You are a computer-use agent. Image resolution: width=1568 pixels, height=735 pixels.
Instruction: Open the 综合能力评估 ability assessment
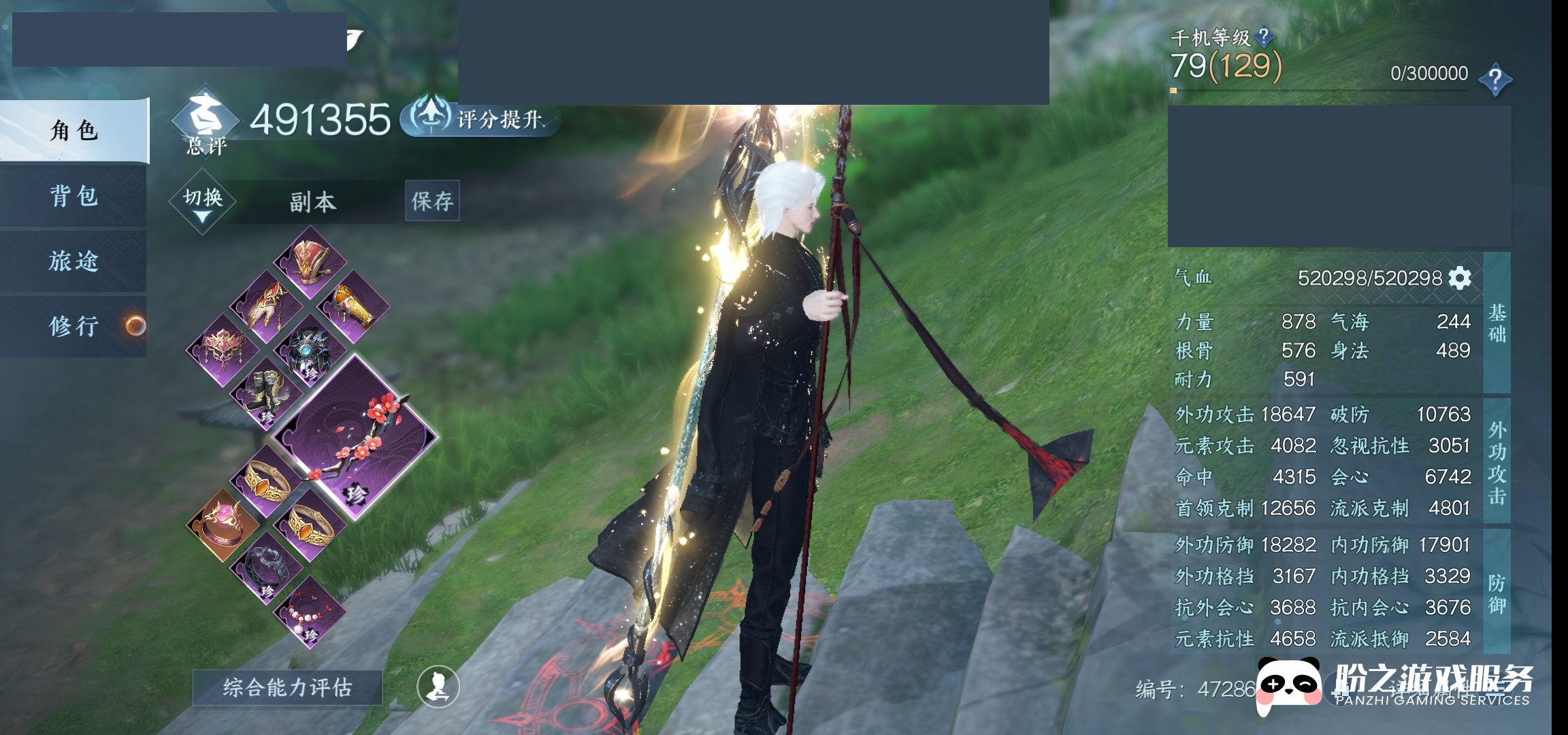pos(287,687)
